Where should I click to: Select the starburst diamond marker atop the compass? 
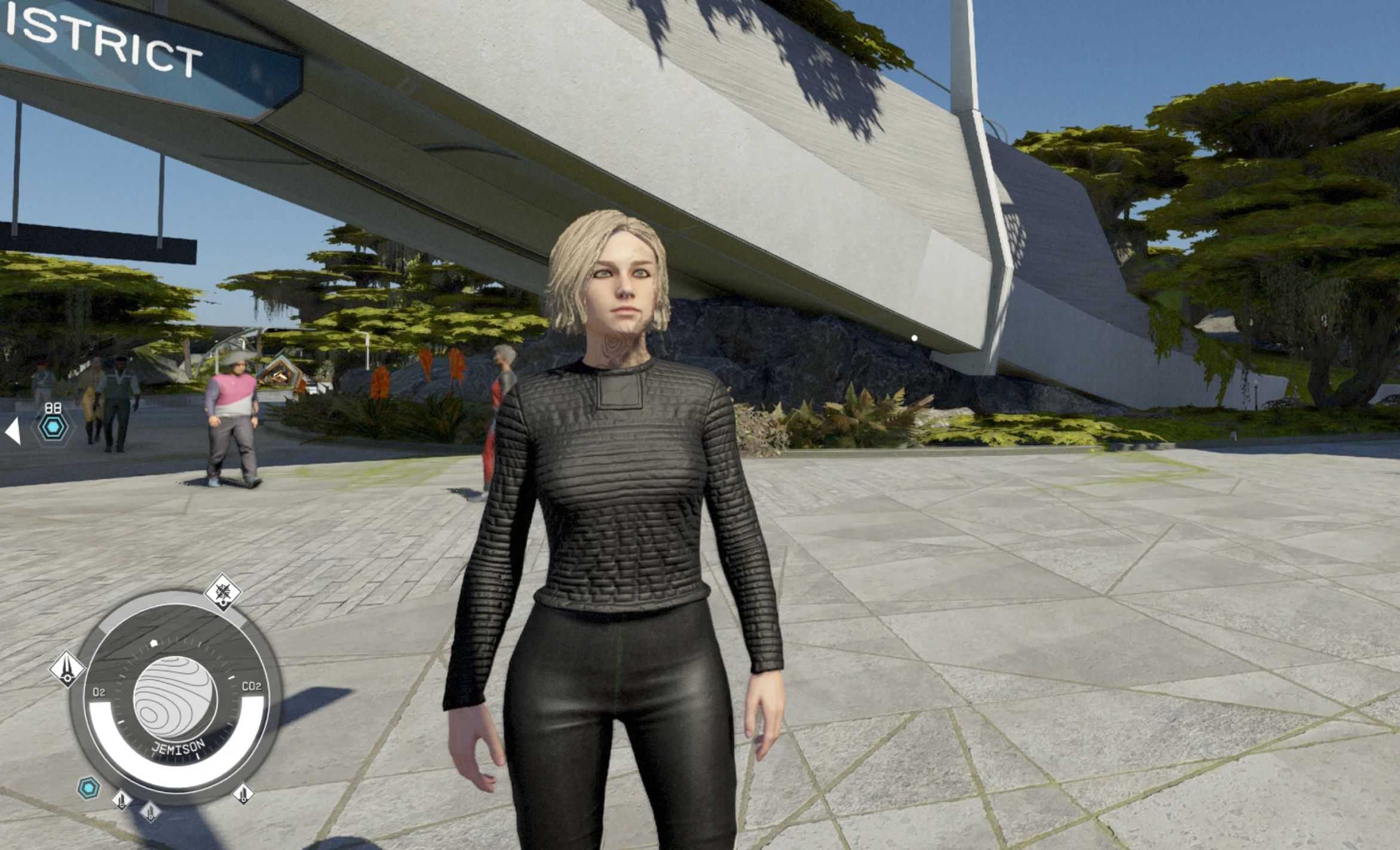(x=223, y=593)
